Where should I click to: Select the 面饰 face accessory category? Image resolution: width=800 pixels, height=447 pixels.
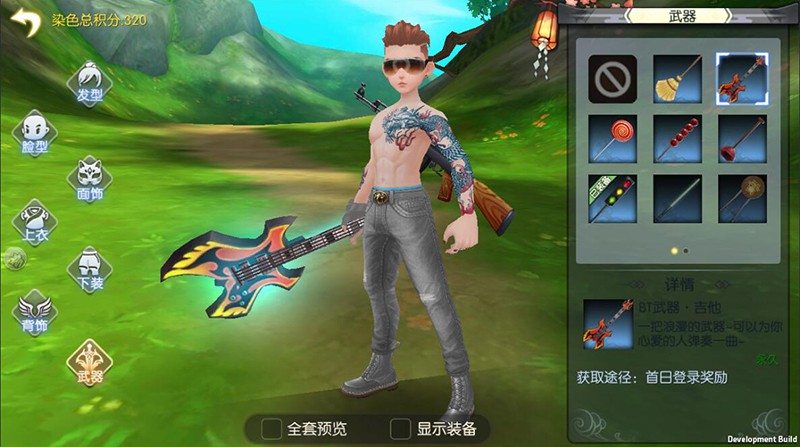click(x=89, y=180)
